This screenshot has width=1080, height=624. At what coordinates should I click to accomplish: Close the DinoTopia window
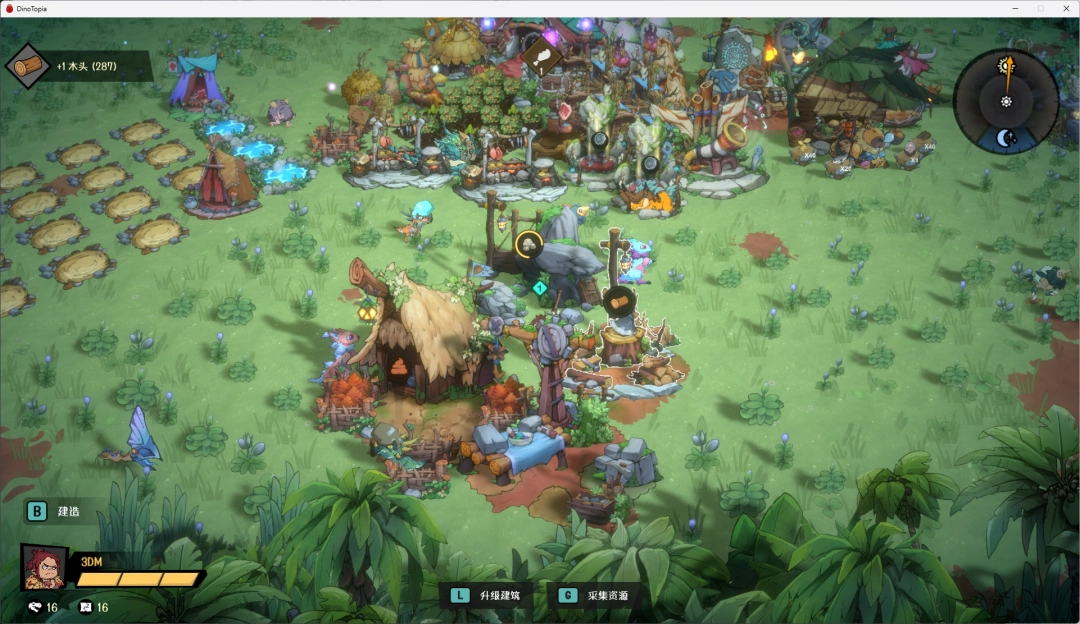(x=1064, y=8)
